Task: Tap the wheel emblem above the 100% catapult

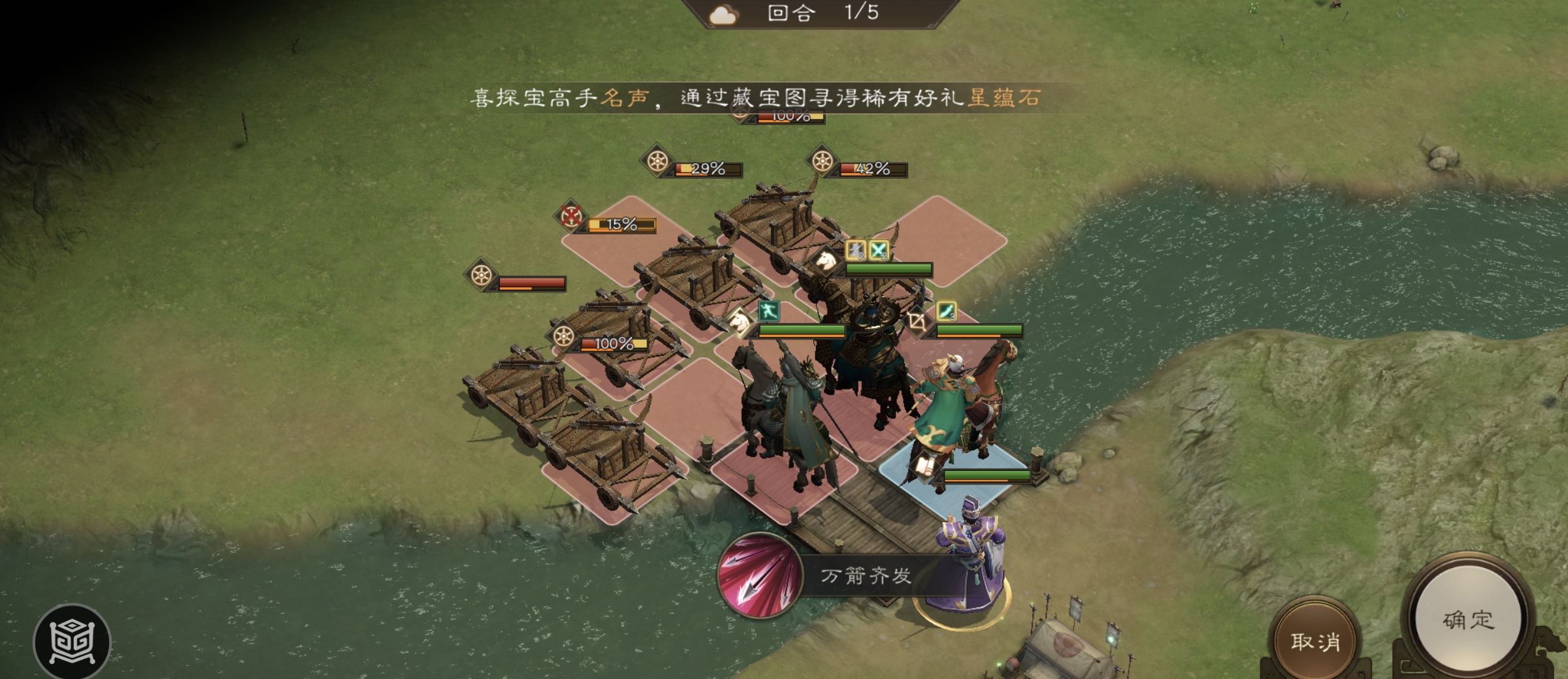Action: point(563,336)
